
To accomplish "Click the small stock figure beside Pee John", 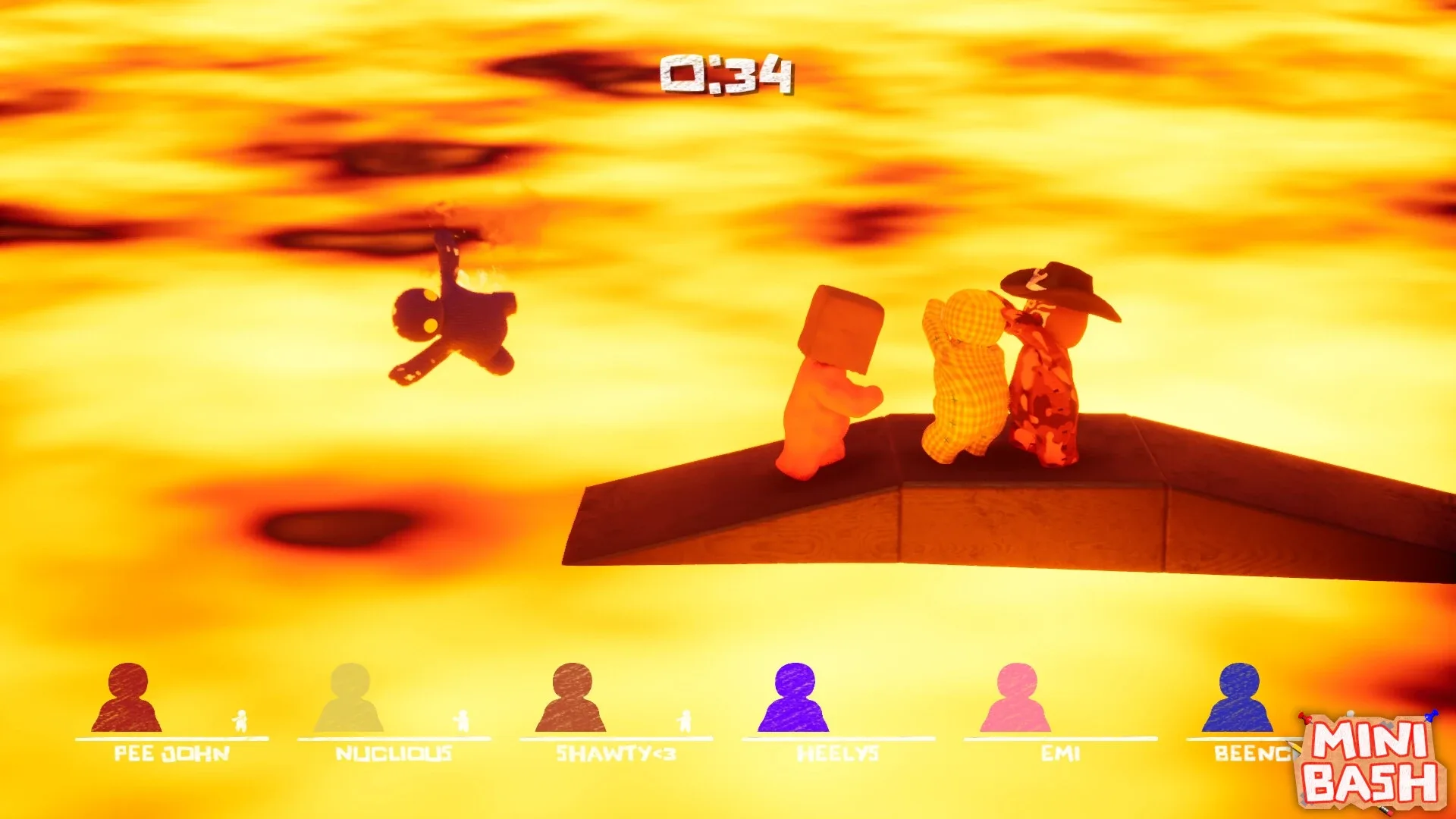I will (x=240, y=720).
